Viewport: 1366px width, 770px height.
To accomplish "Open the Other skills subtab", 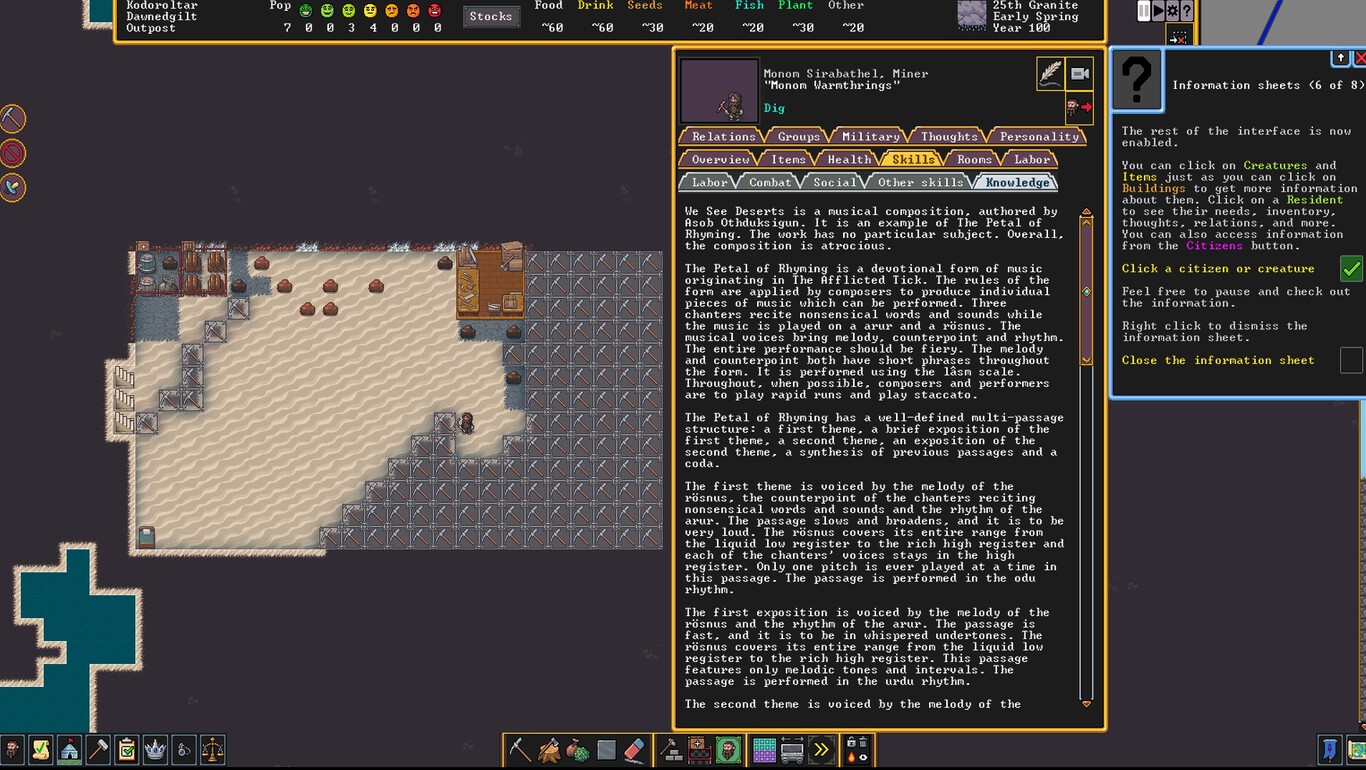I will pyautogui.click(x=920, y=182).
